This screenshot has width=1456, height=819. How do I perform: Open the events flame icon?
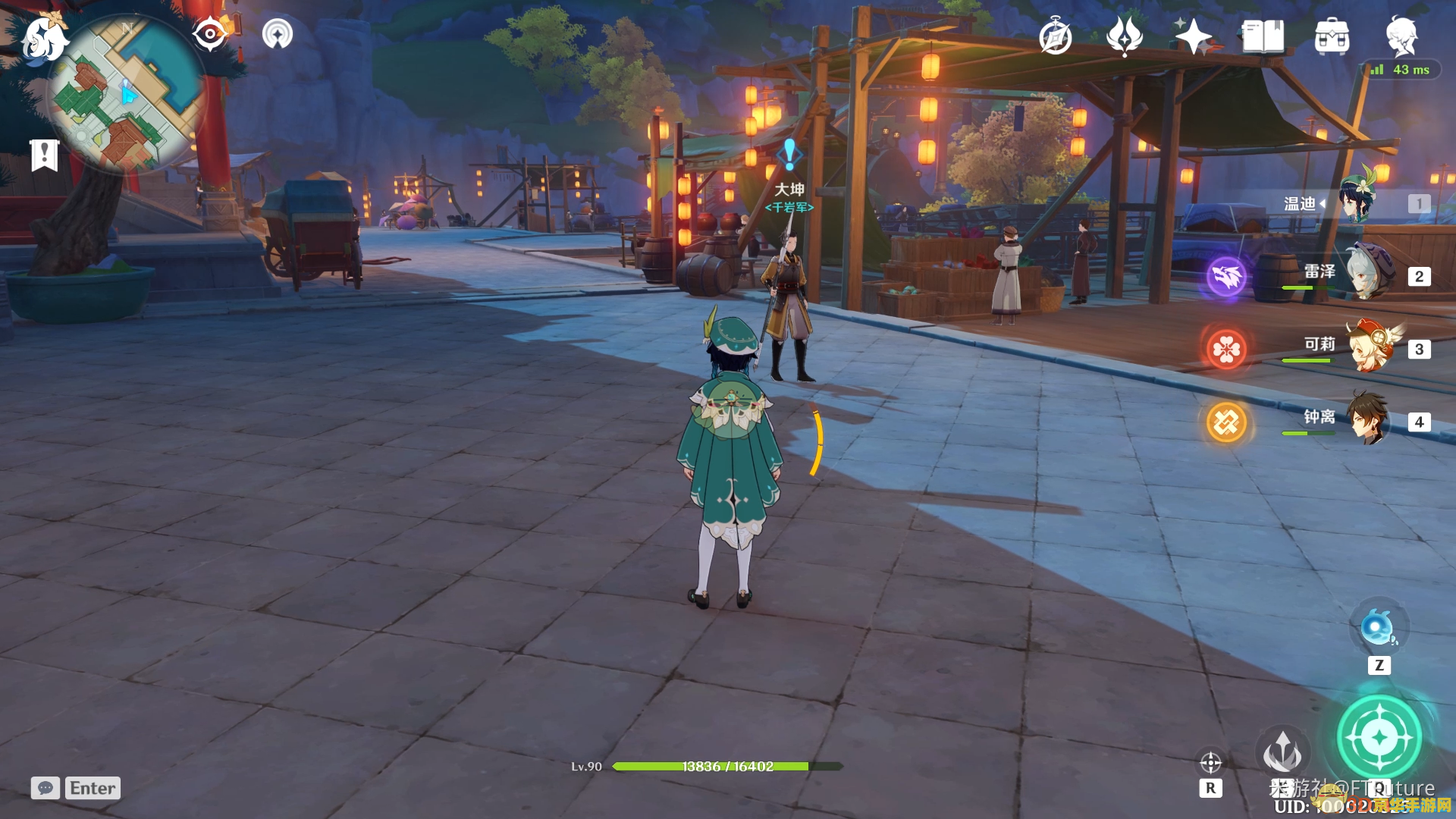pos(1125,36)
